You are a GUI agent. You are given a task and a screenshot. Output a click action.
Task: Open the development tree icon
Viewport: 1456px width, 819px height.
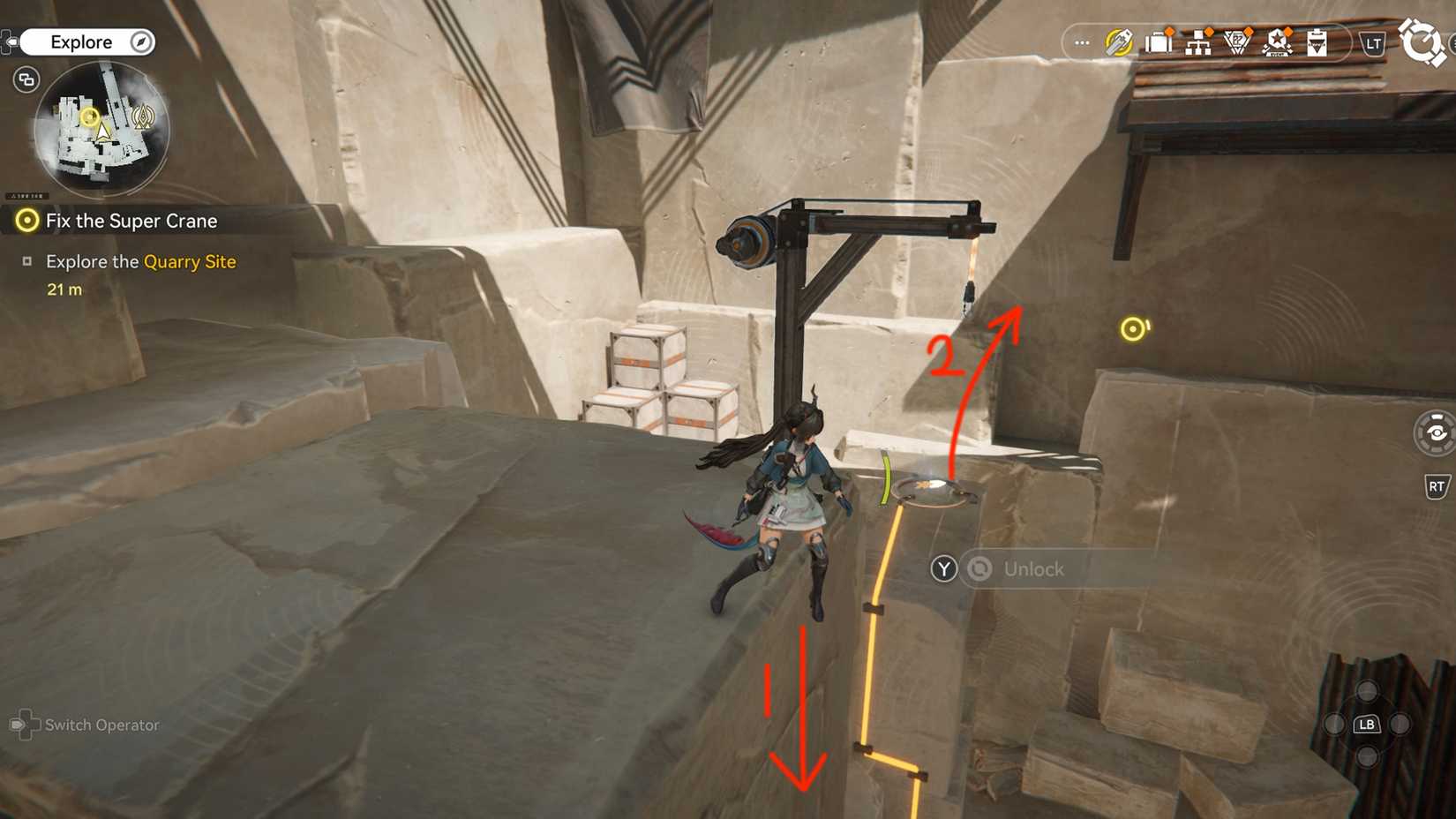(x=1197, y=41)
